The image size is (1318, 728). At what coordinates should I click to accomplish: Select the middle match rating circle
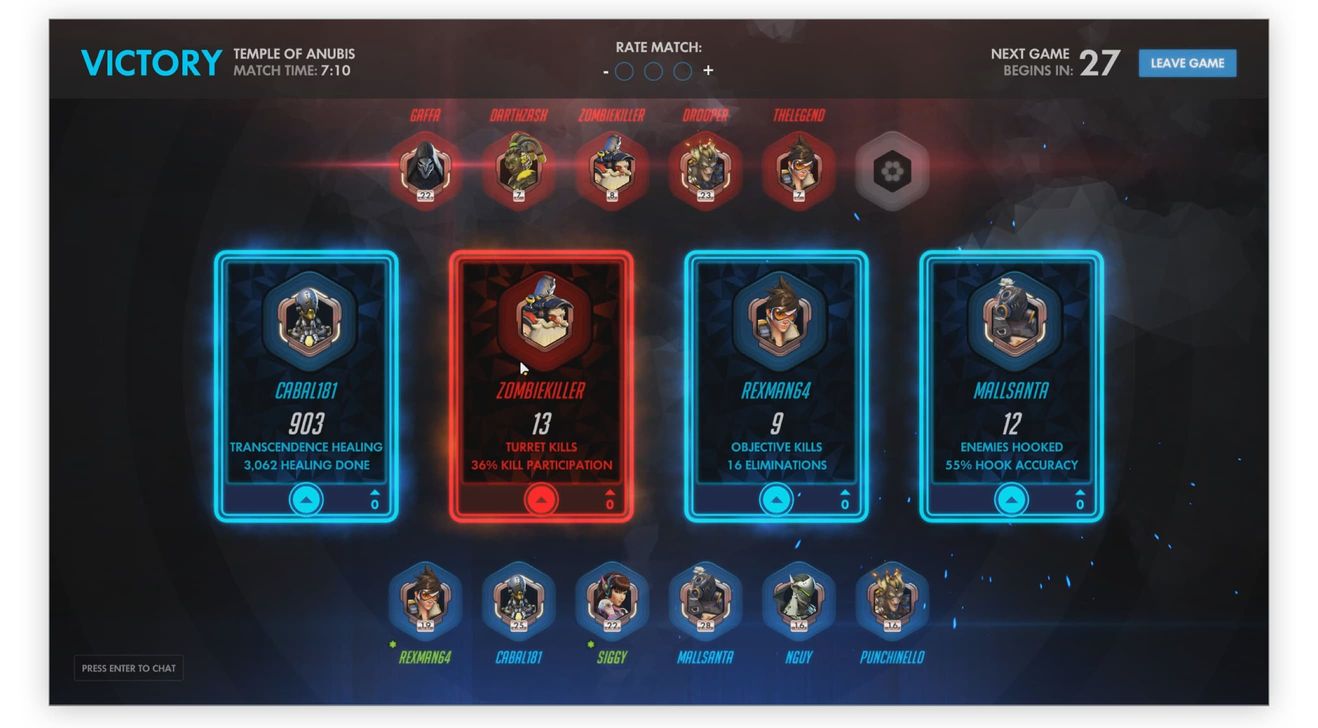pyautogui.click(x=654, y=71)
